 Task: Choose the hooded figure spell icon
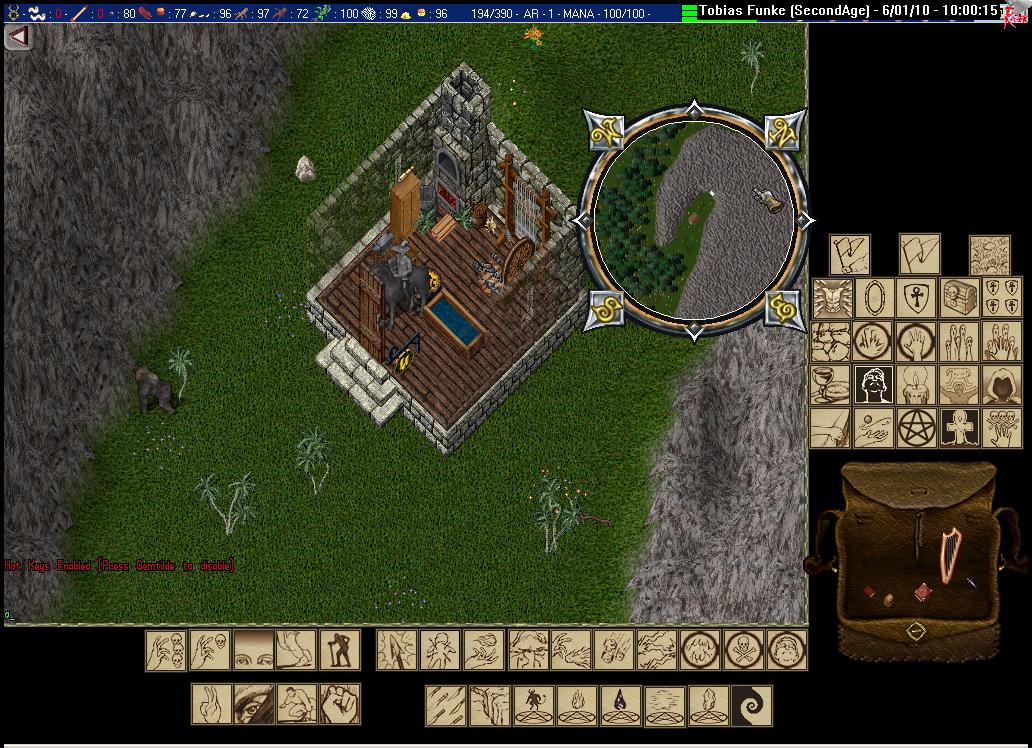pyautogui.click(x=1000, y=384)
